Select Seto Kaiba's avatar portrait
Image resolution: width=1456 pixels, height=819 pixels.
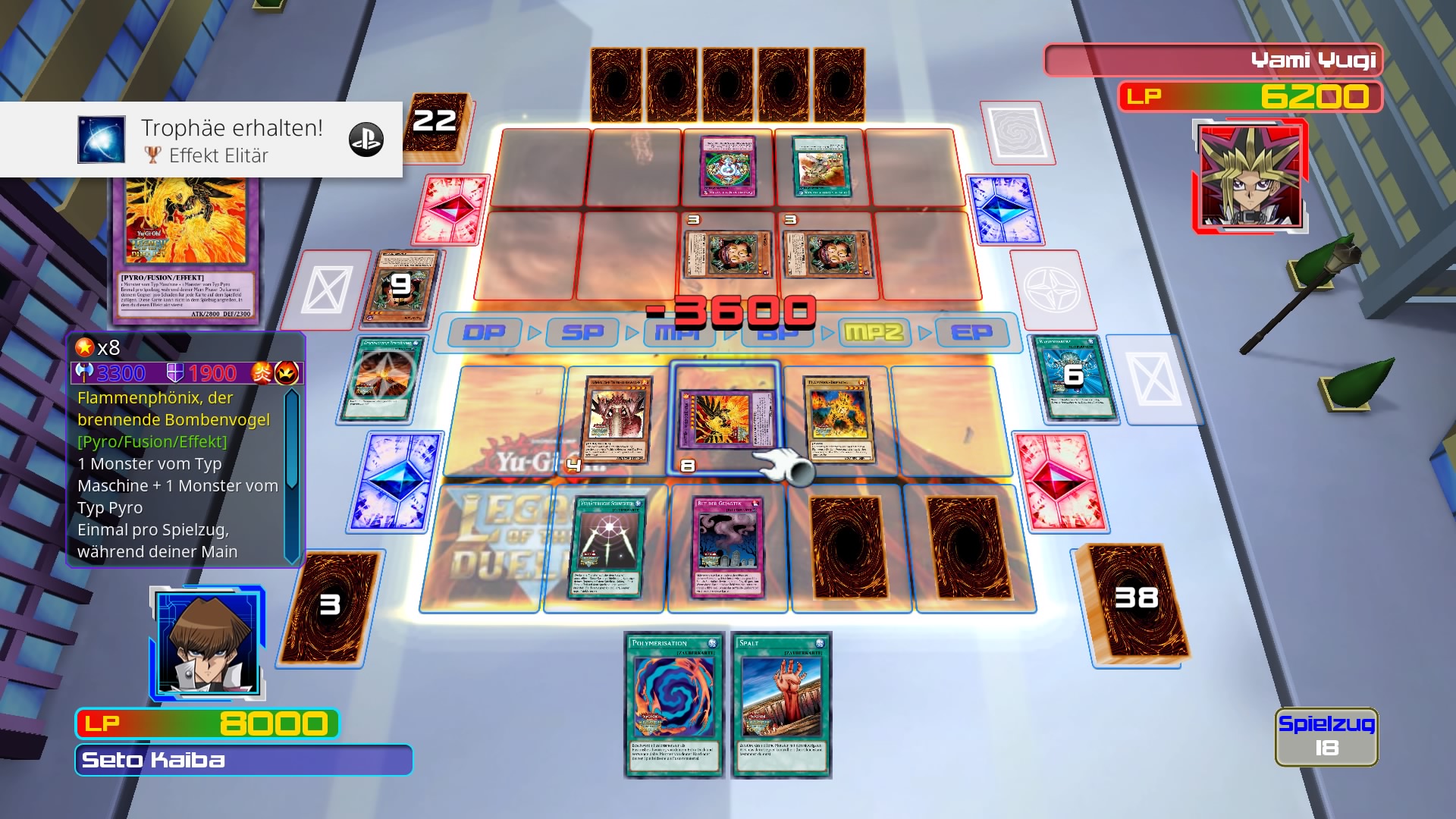tap(209, 645)
